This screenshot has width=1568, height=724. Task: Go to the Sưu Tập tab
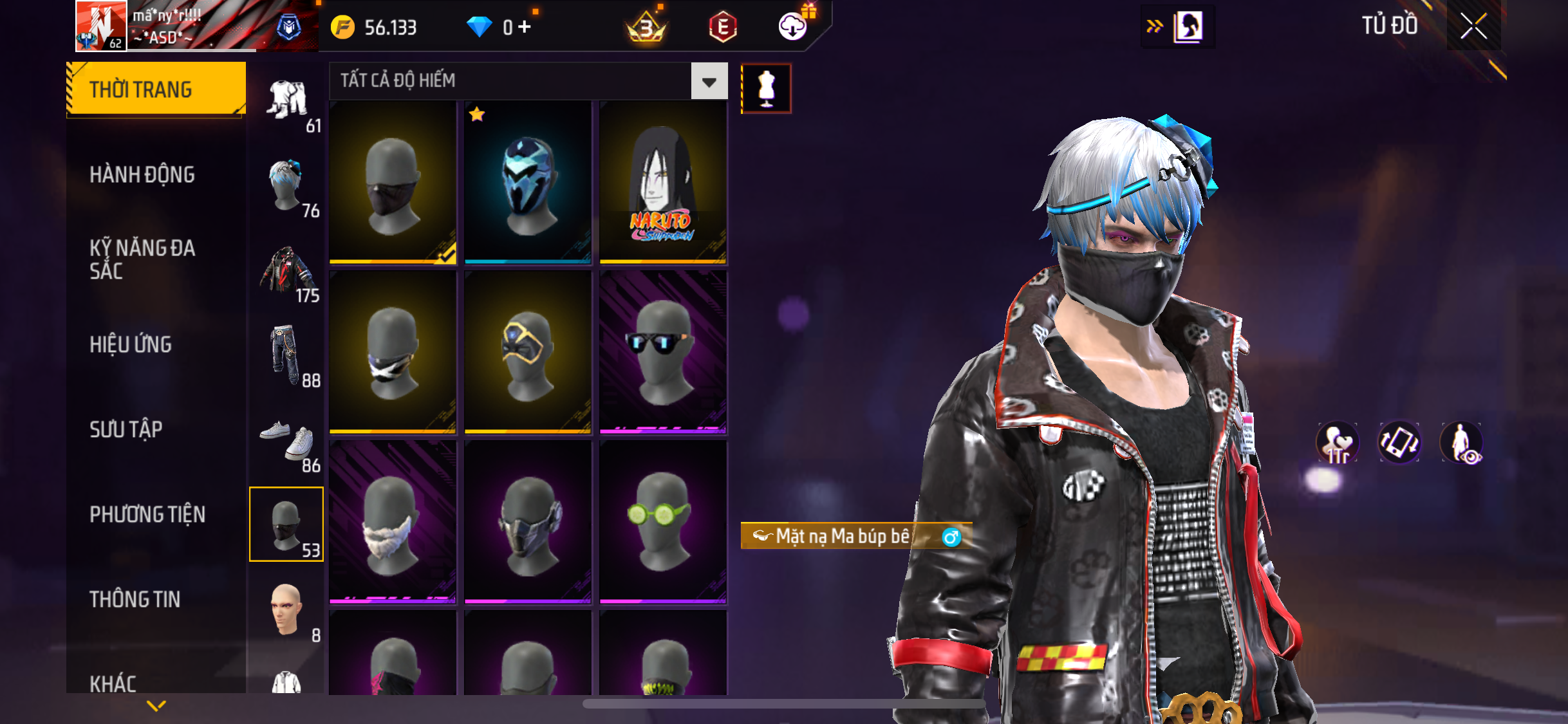point(126,429)
